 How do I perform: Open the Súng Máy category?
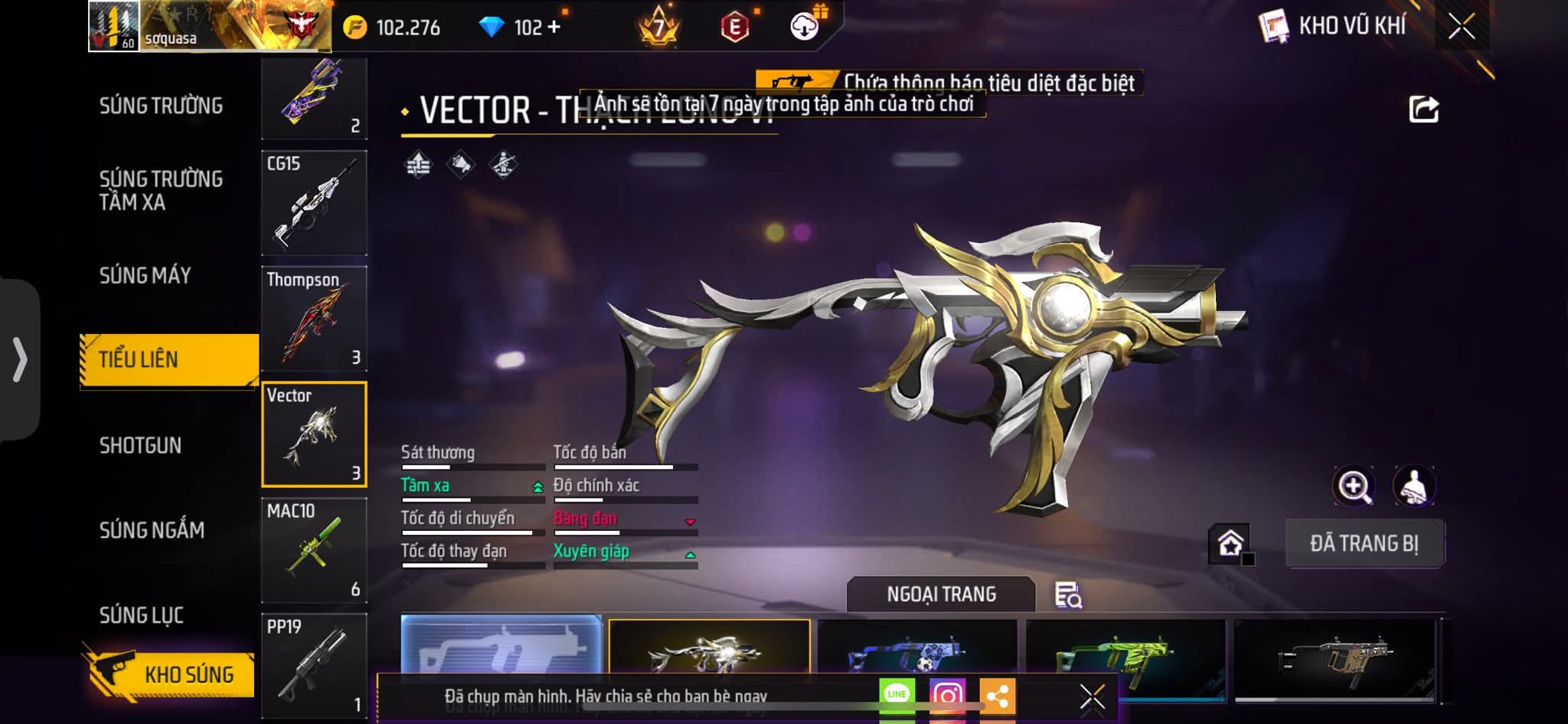145,275
